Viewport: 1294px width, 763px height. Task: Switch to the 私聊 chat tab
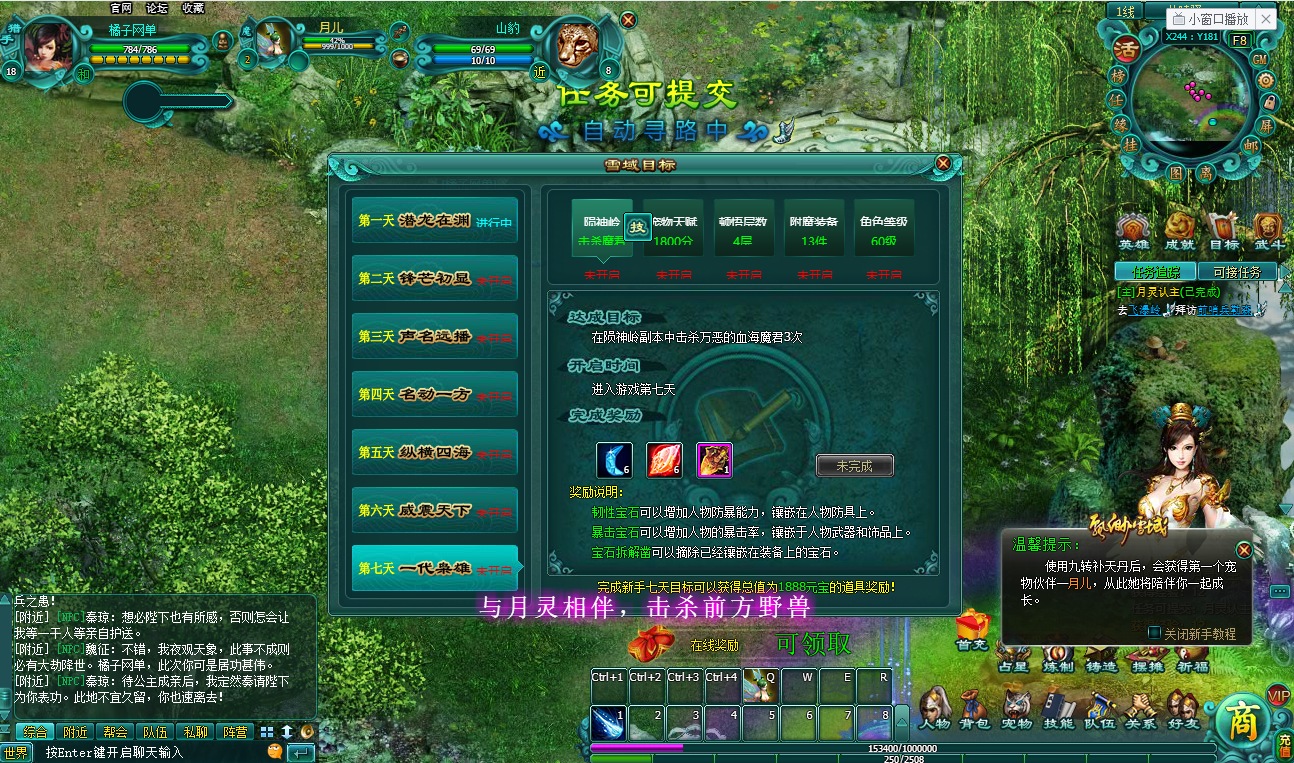coord(196,731)
